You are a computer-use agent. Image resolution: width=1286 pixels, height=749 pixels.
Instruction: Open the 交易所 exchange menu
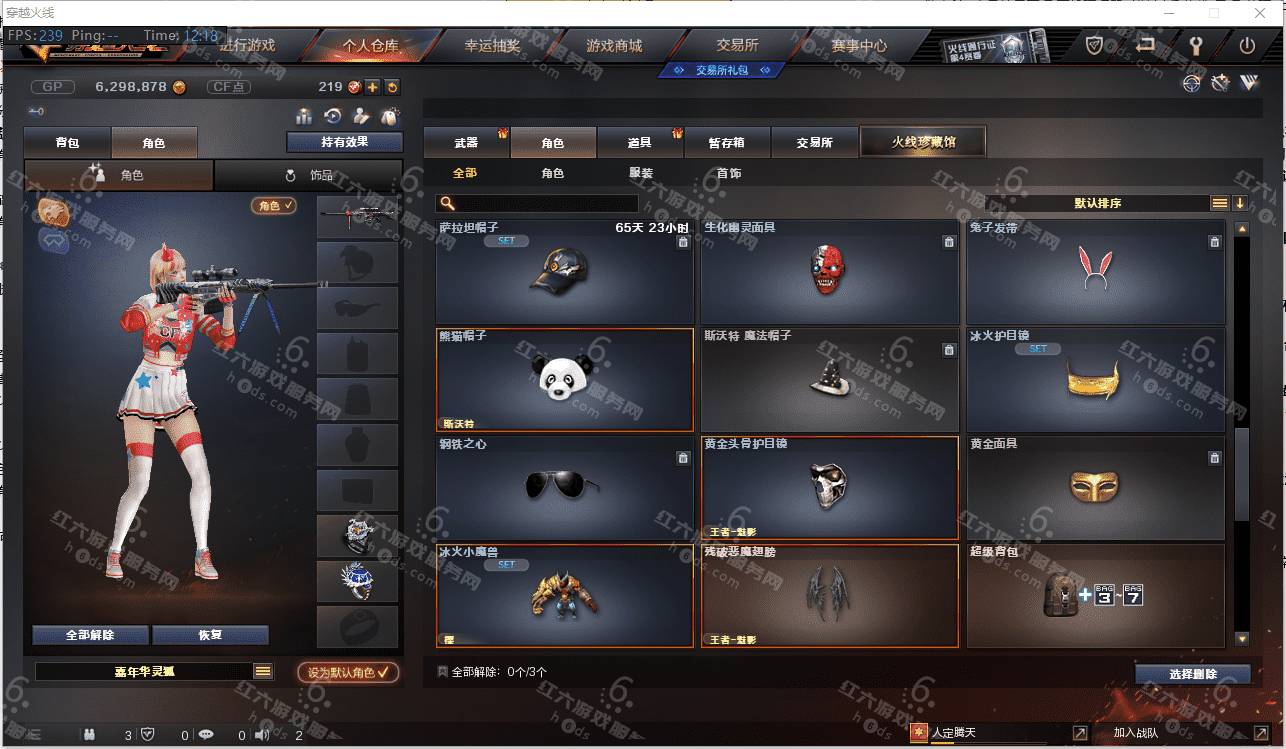coord(737,46)
